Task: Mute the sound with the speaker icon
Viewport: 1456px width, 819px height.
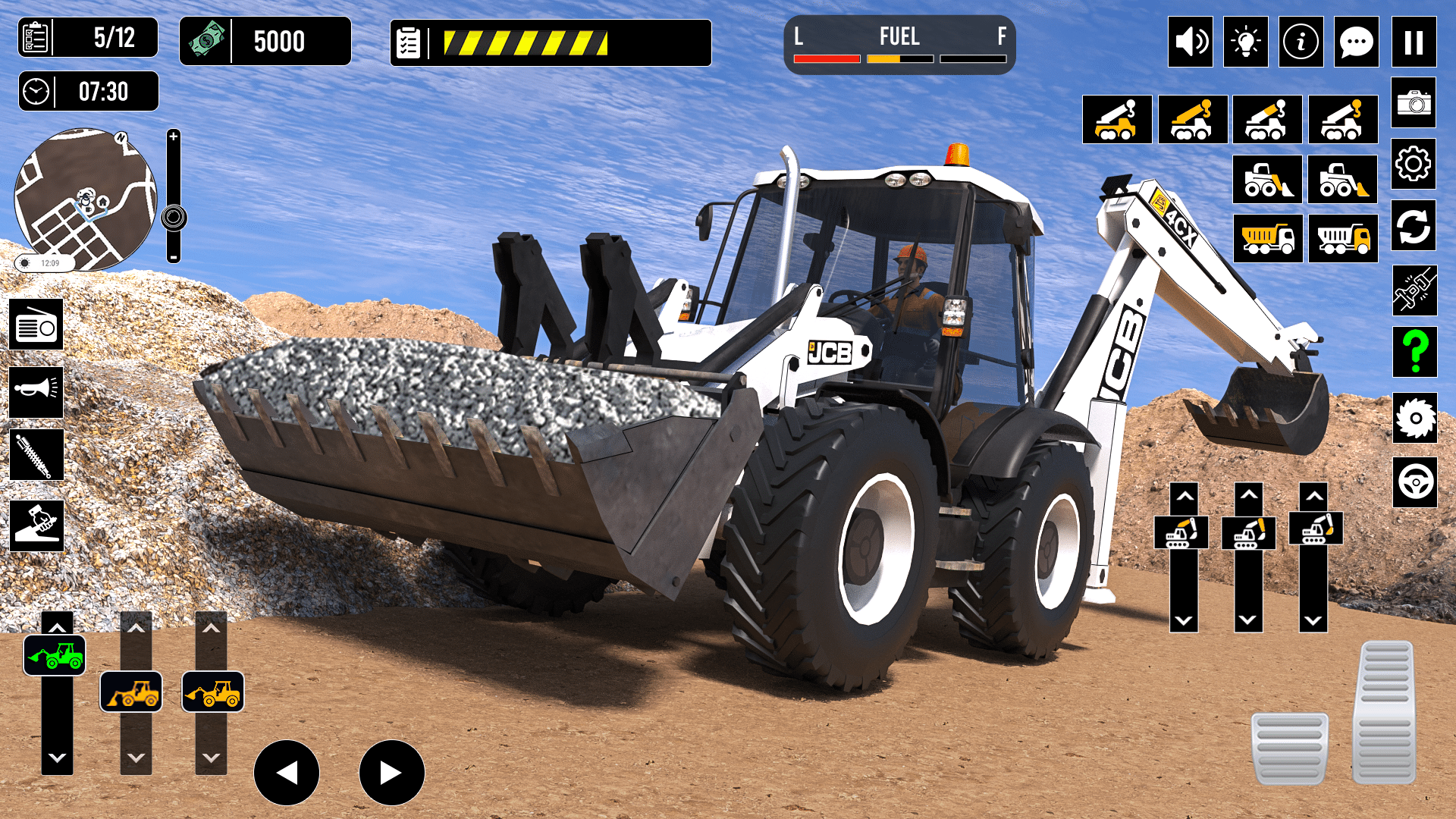Action: point(1190,42)
